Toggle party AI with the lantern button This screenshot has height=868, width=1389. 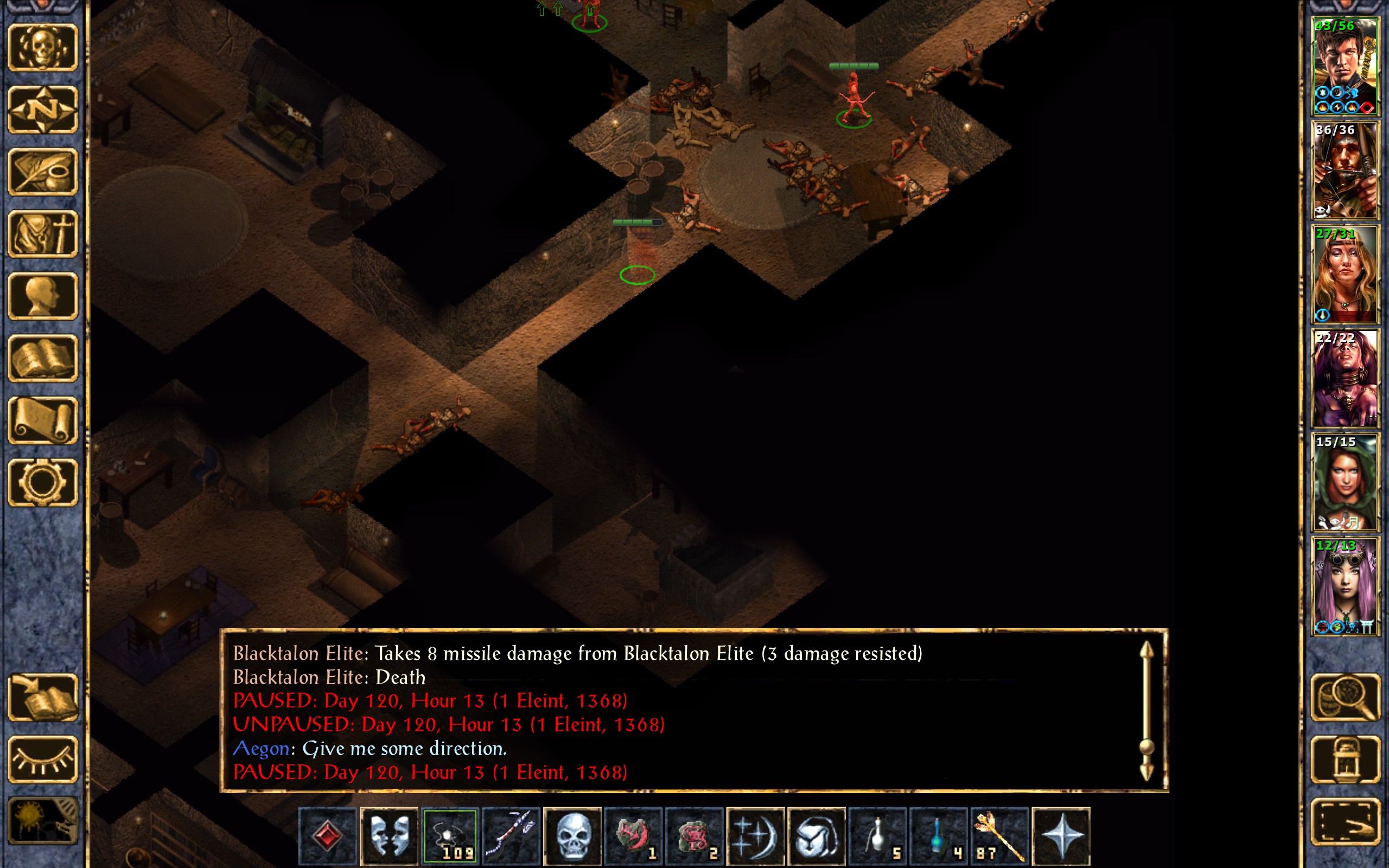coord(1345,759)
